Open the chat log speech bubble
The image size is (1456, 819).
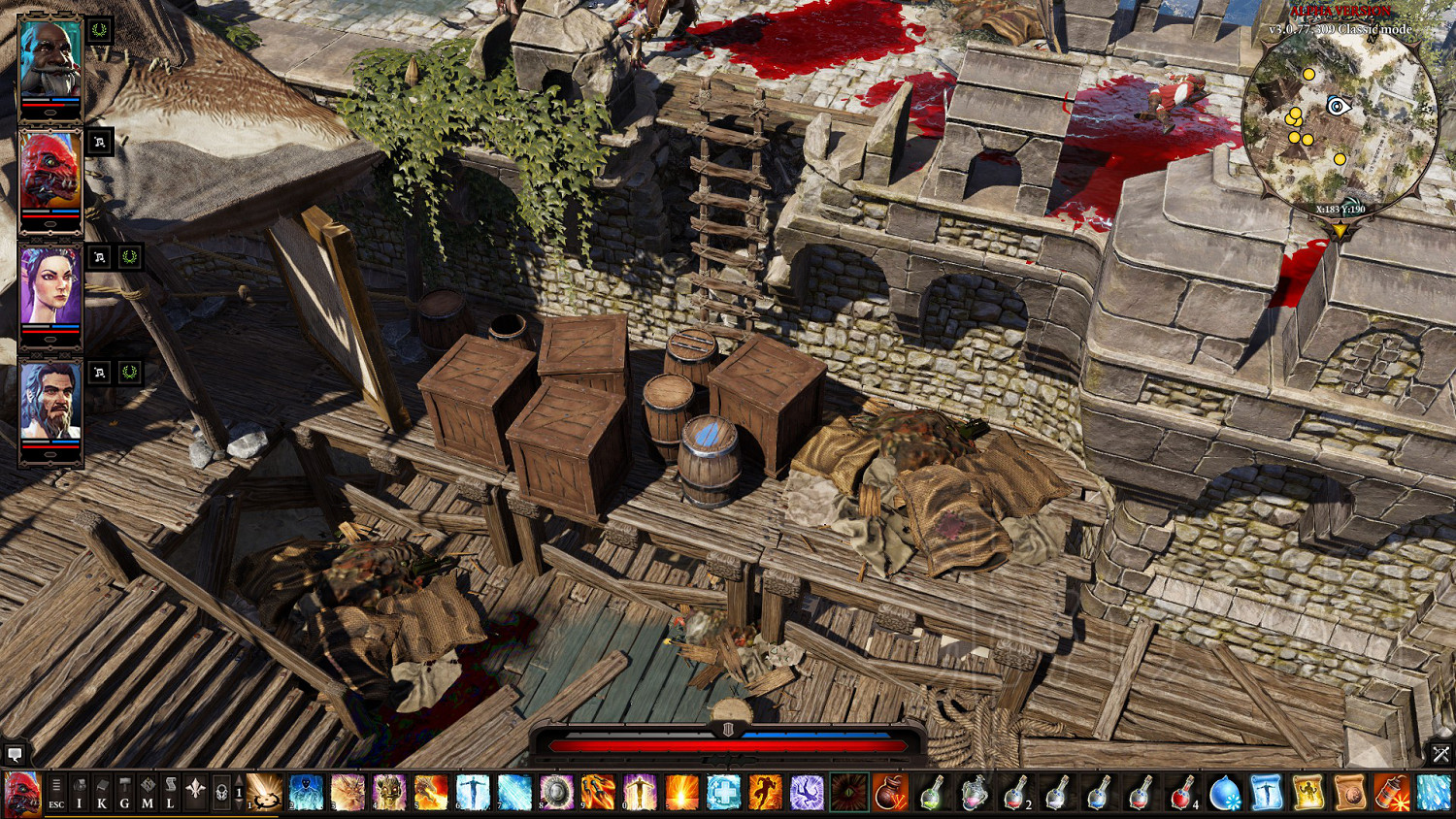15,753
